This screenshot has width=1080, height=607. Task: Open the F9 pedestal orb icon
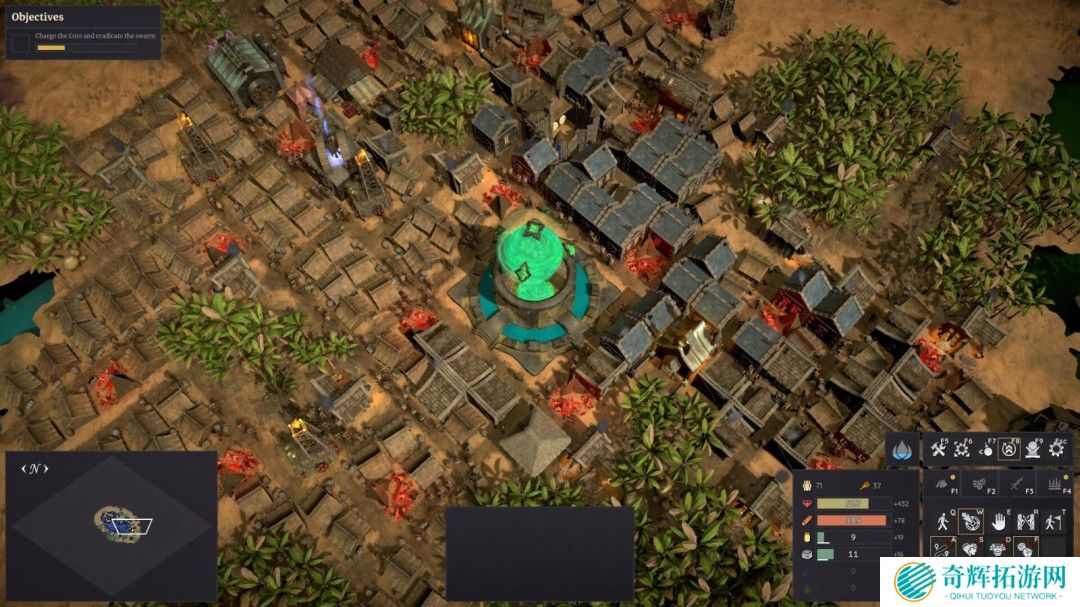pyautogui.click(x=1035, y=449)
